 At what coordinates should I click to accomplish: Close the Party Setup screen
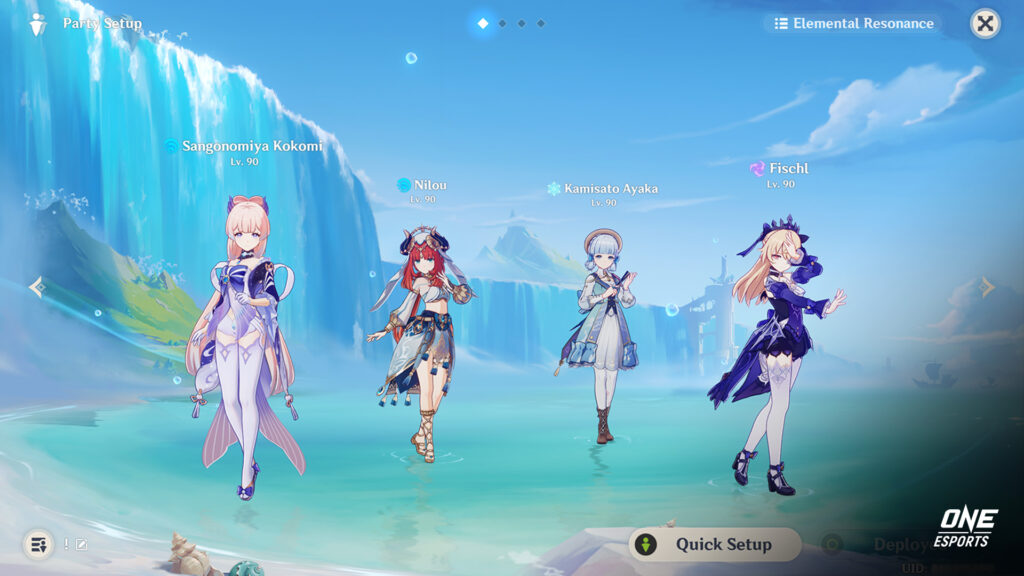[985, 23]
